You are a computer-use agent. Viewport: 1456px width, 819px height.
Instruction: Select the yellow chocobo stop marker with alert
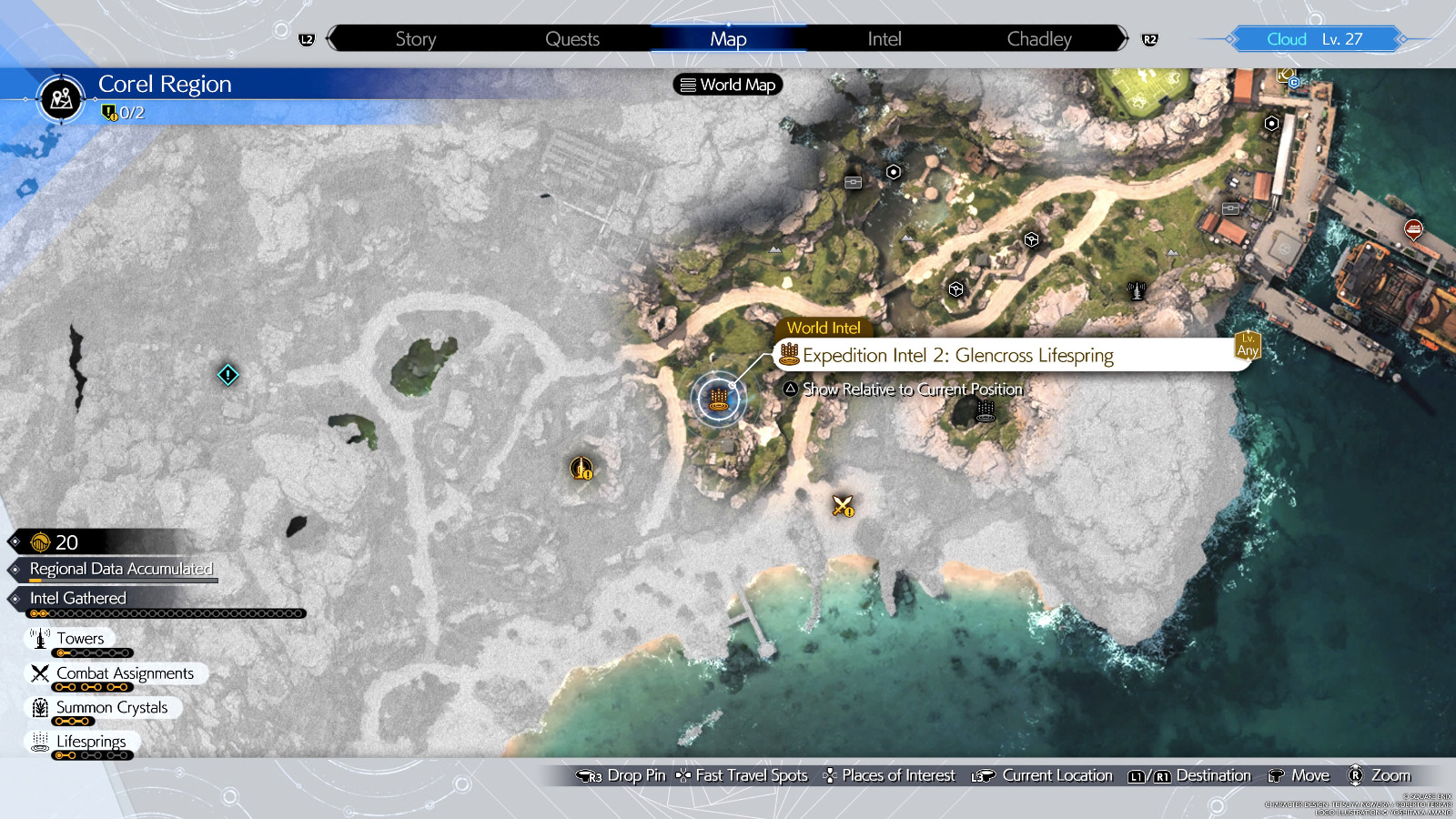[581, 467]
